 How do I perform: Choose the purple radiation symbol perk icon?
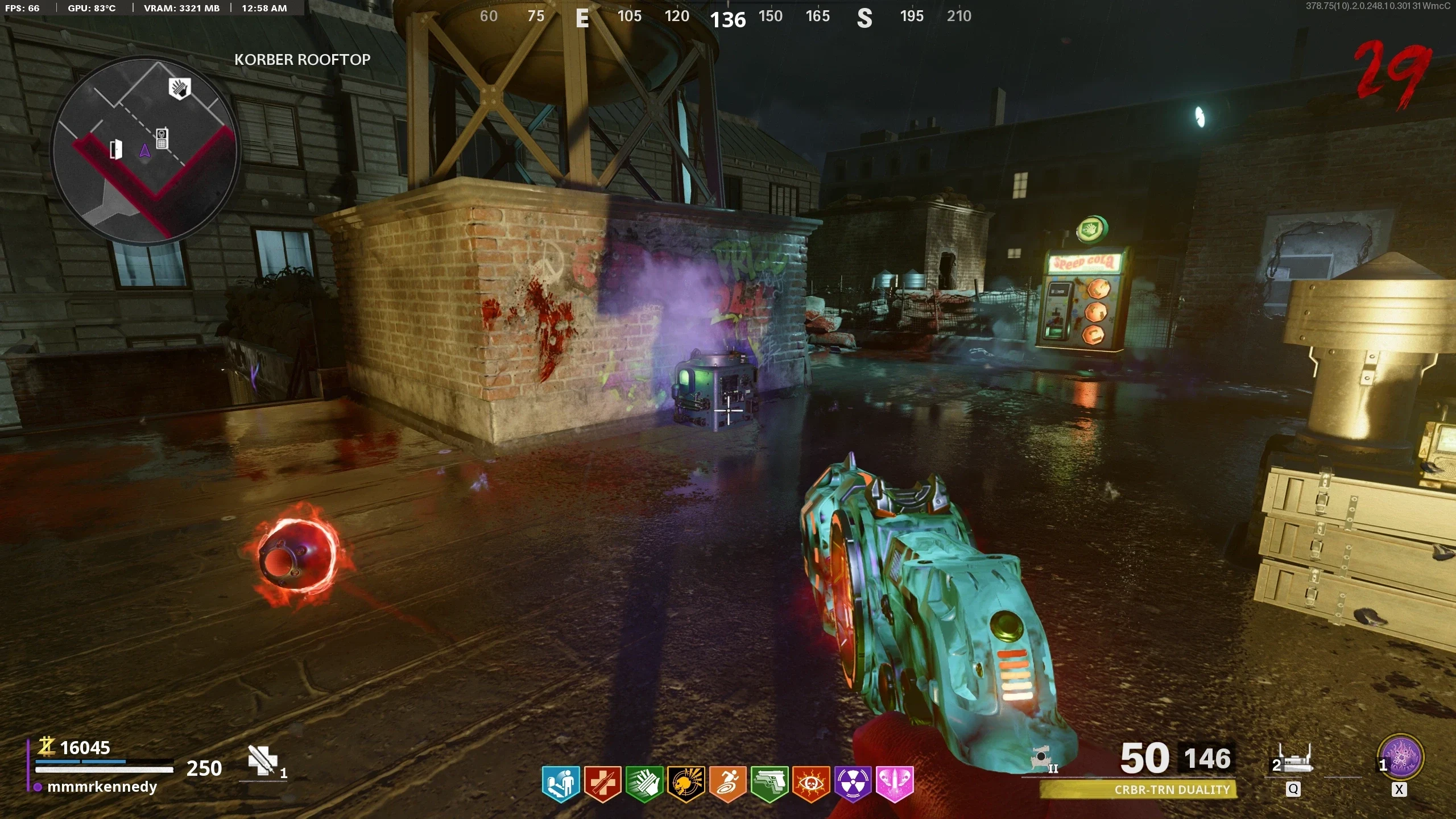tap(853, 784)
